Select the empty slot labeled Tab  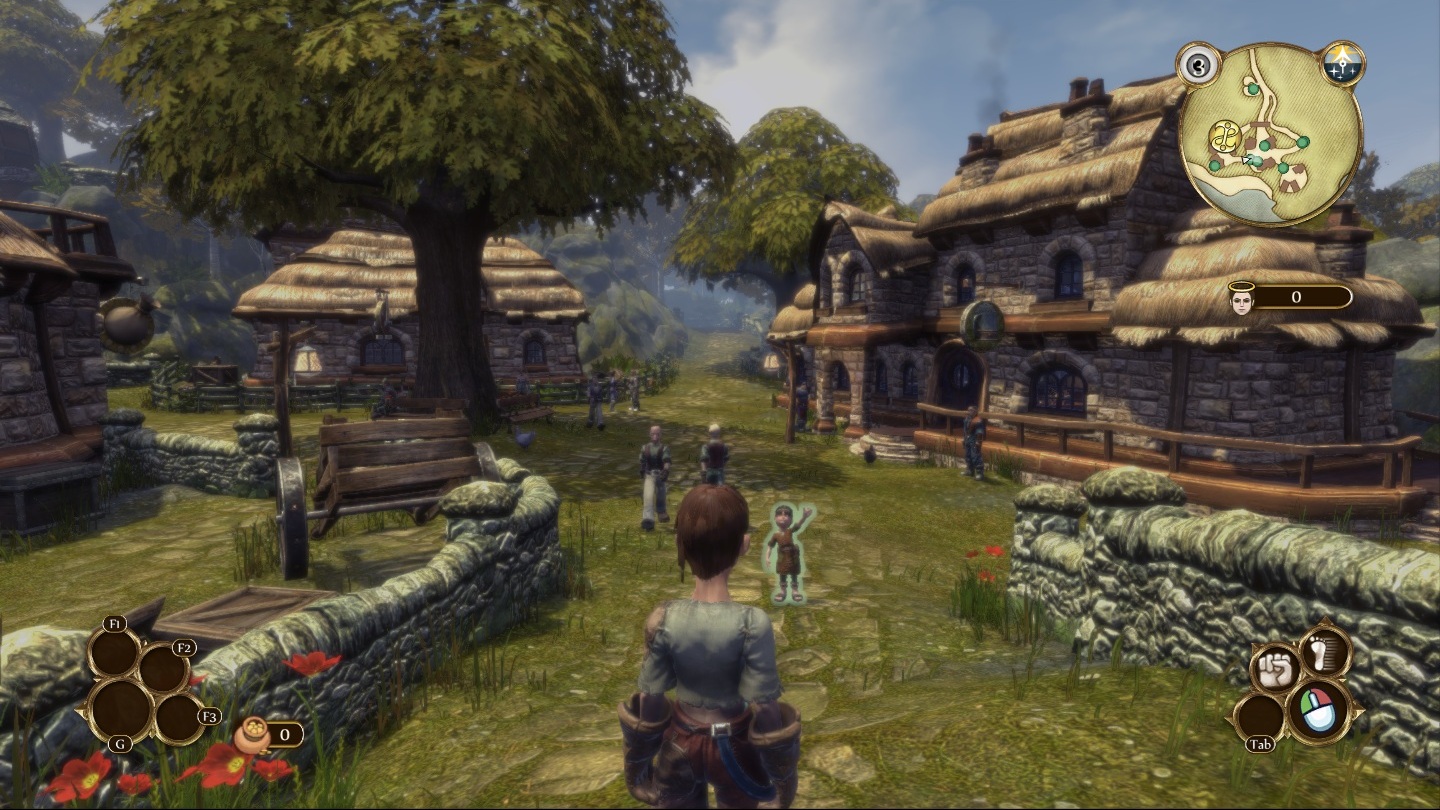[x=1260, y=718]
